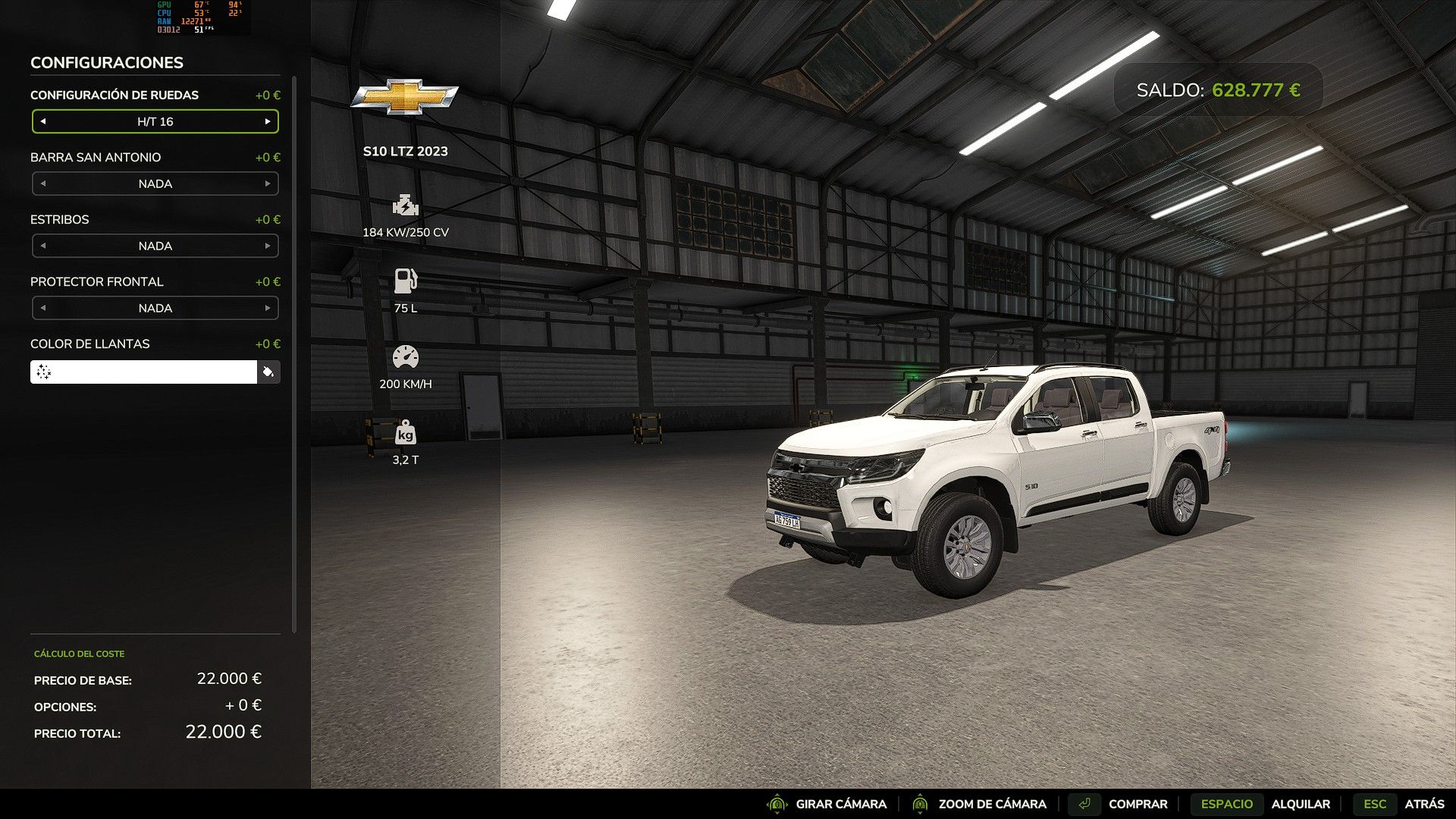The height and width of the screenshot is (819, 1456).
Task: Advance Estribos option to the next value
Action: pos(268,246)
